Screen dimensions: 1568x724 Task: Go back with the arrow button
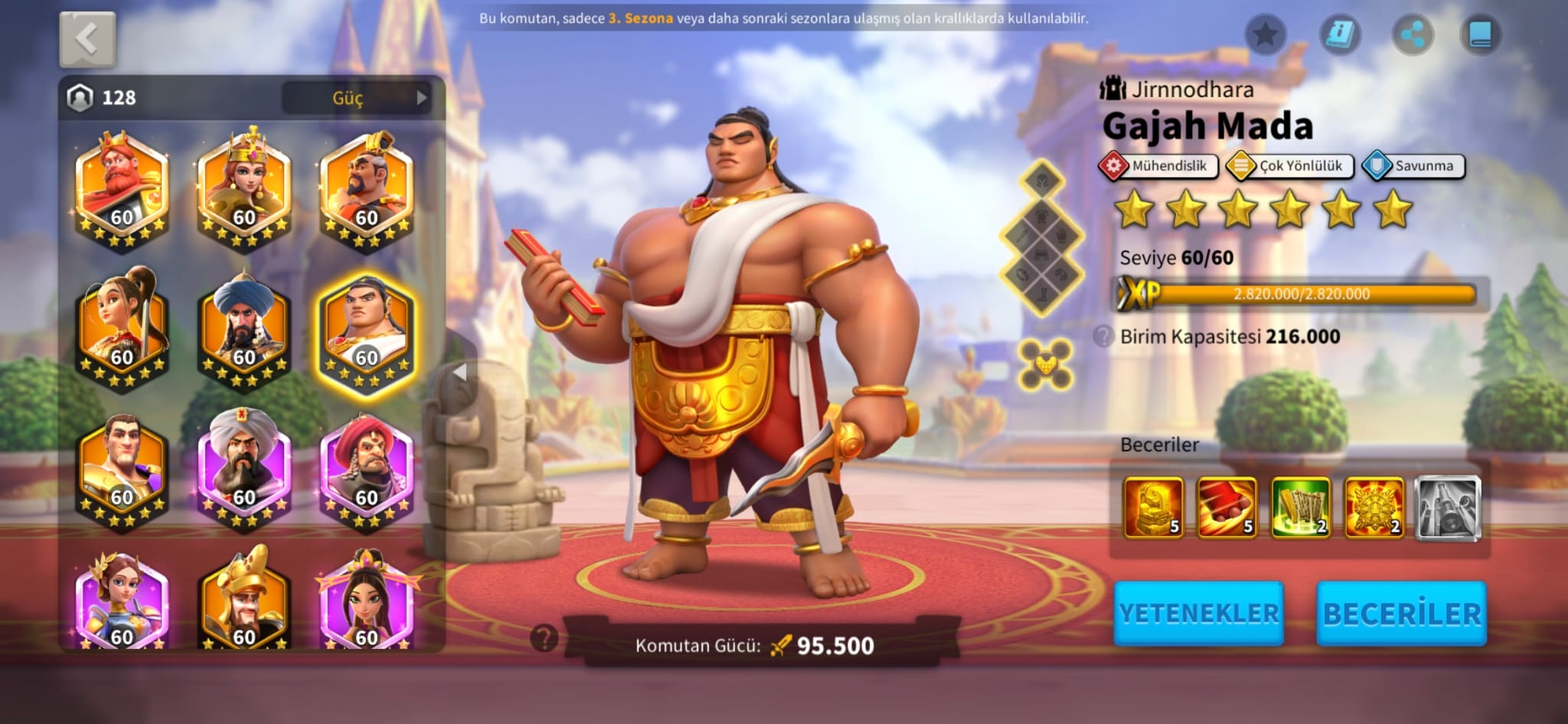pos(87,40)
